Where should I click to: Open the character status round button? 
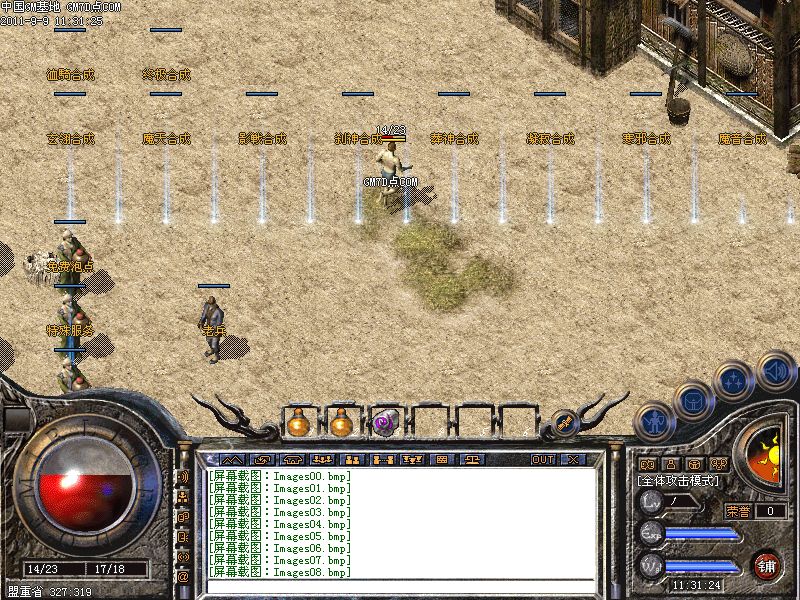coord(653,421)
